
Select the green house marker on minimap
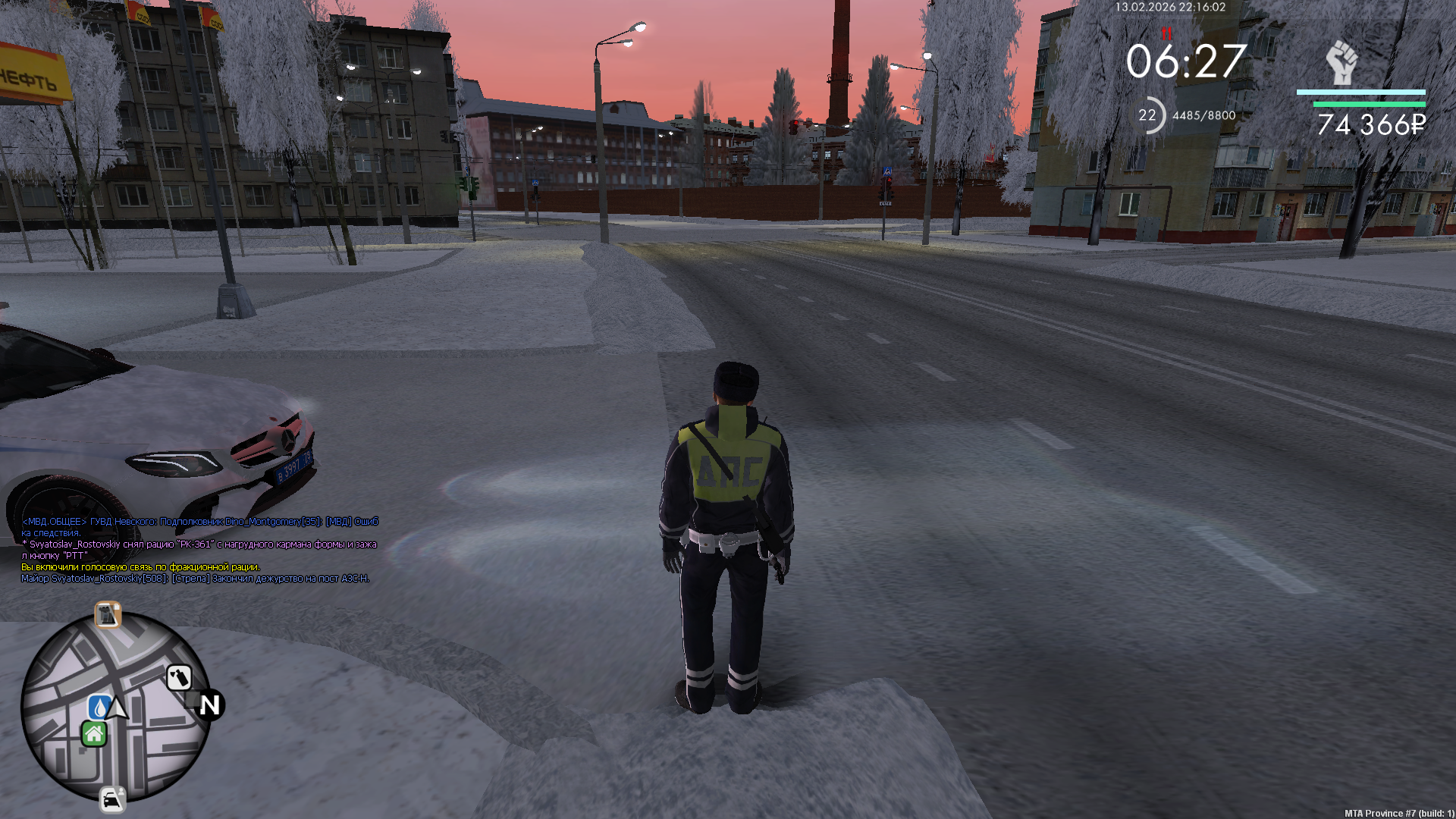94,734
